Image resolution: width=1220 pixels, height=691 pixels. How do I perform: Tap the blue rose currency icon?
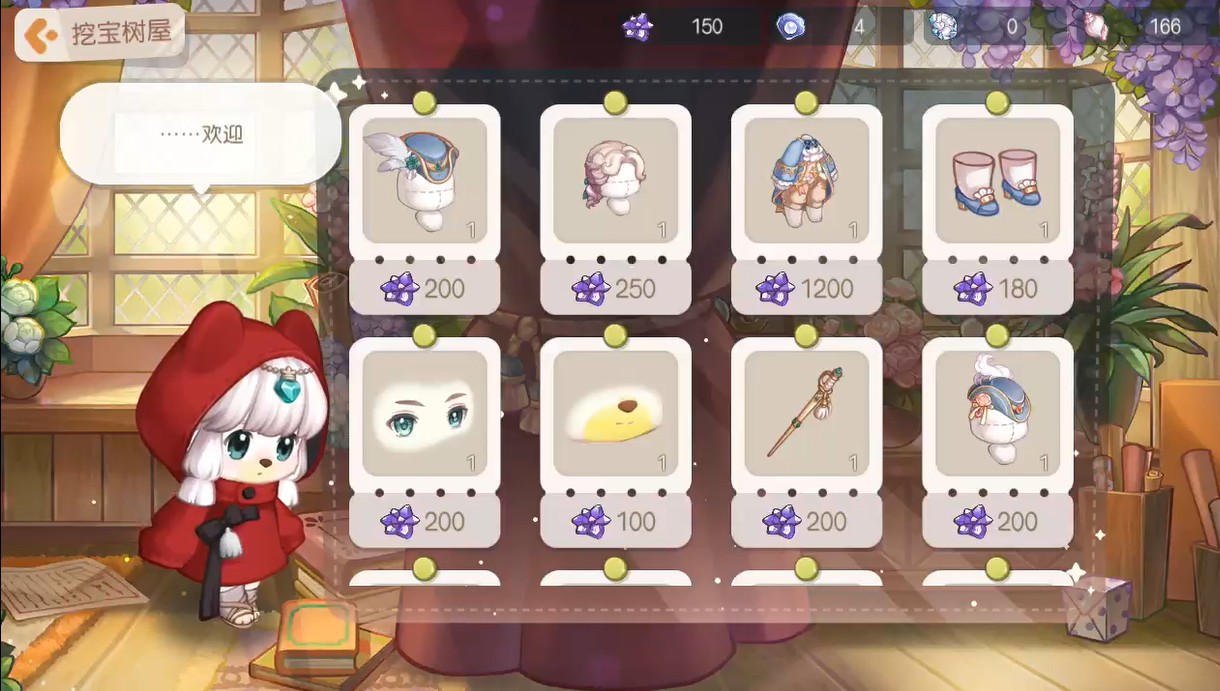pyautogui.click(x=790, y=26)
